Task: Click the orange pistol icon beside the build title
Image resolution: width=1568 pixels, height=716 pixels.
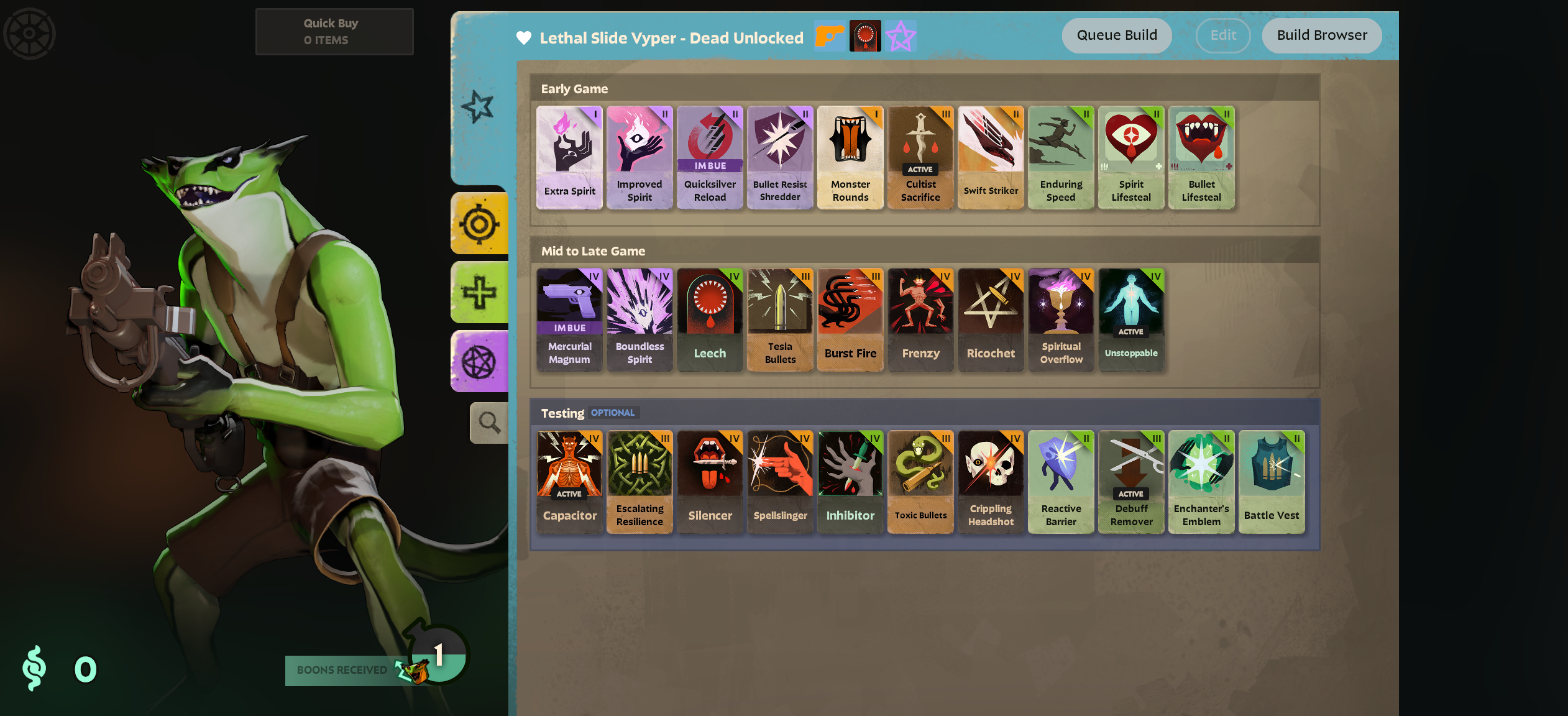Action: pos(828,35)
